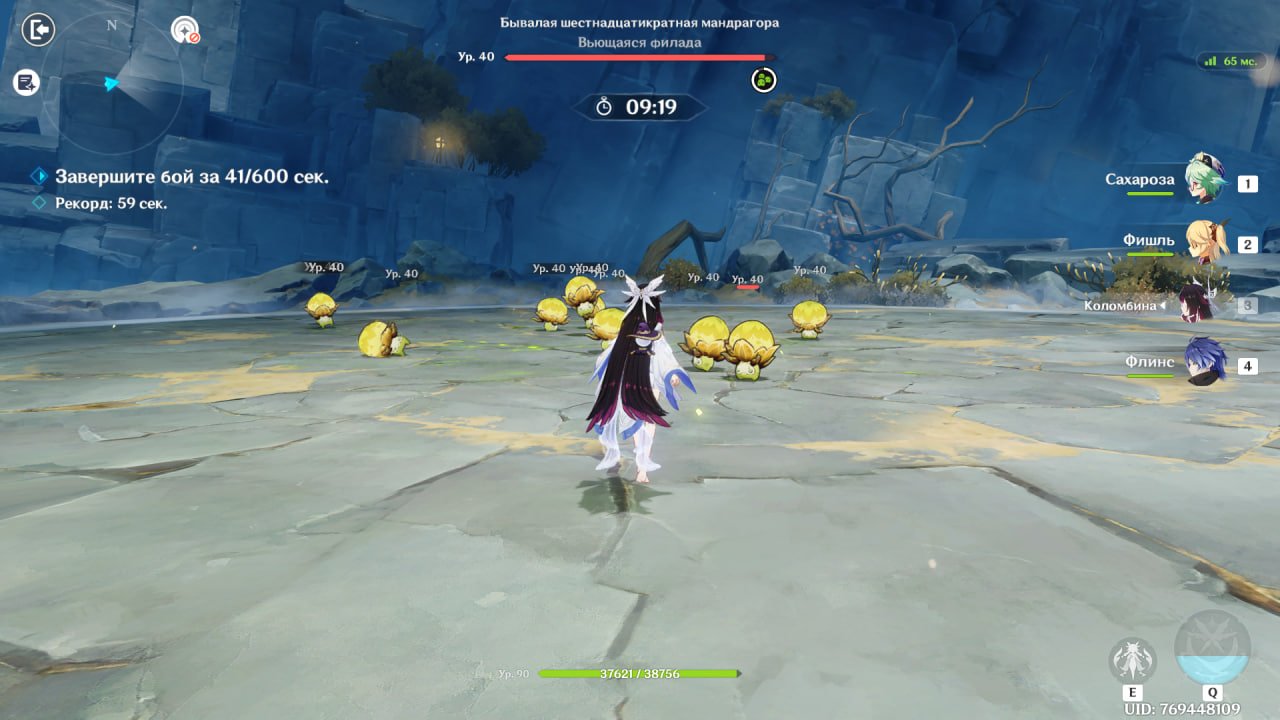This screenshot has width=1280, height=720.
Task: Select Коломбина in the party list
Action: point(1194,304)
